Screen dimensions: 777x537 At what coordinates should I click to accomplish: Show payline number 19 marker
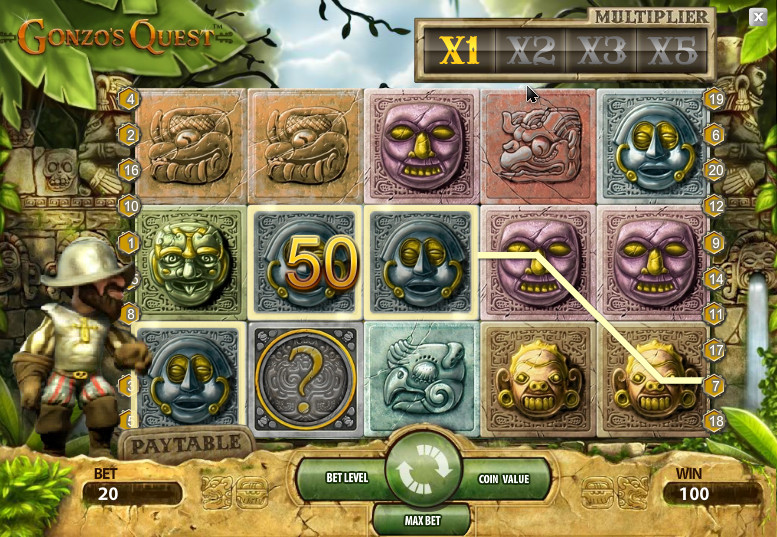[714, 98]
